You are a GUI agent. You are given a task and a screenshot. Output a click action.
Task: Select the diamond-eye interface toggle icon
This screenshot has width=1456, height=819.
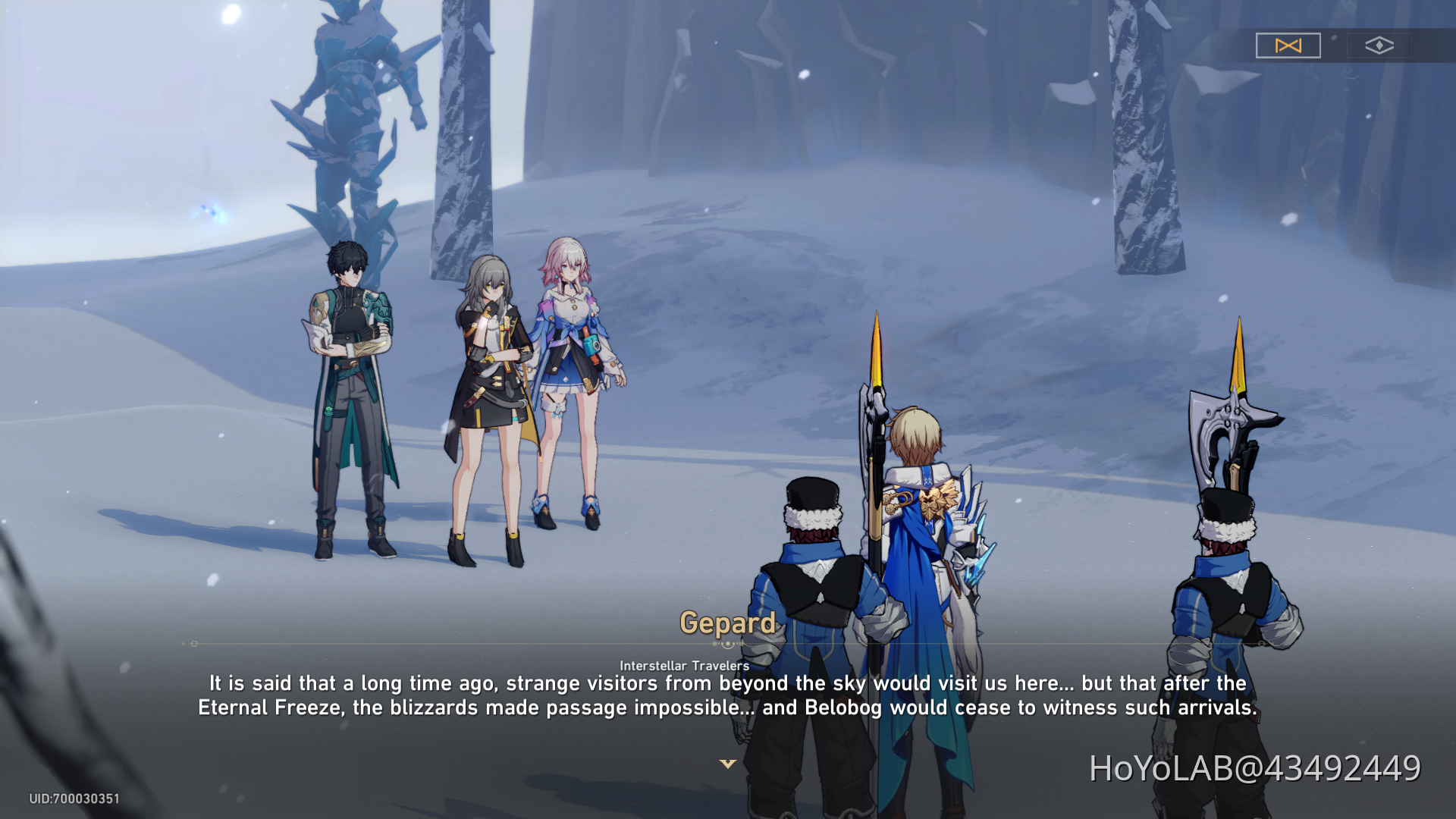pyautogui.click(x=1380, y=45)
